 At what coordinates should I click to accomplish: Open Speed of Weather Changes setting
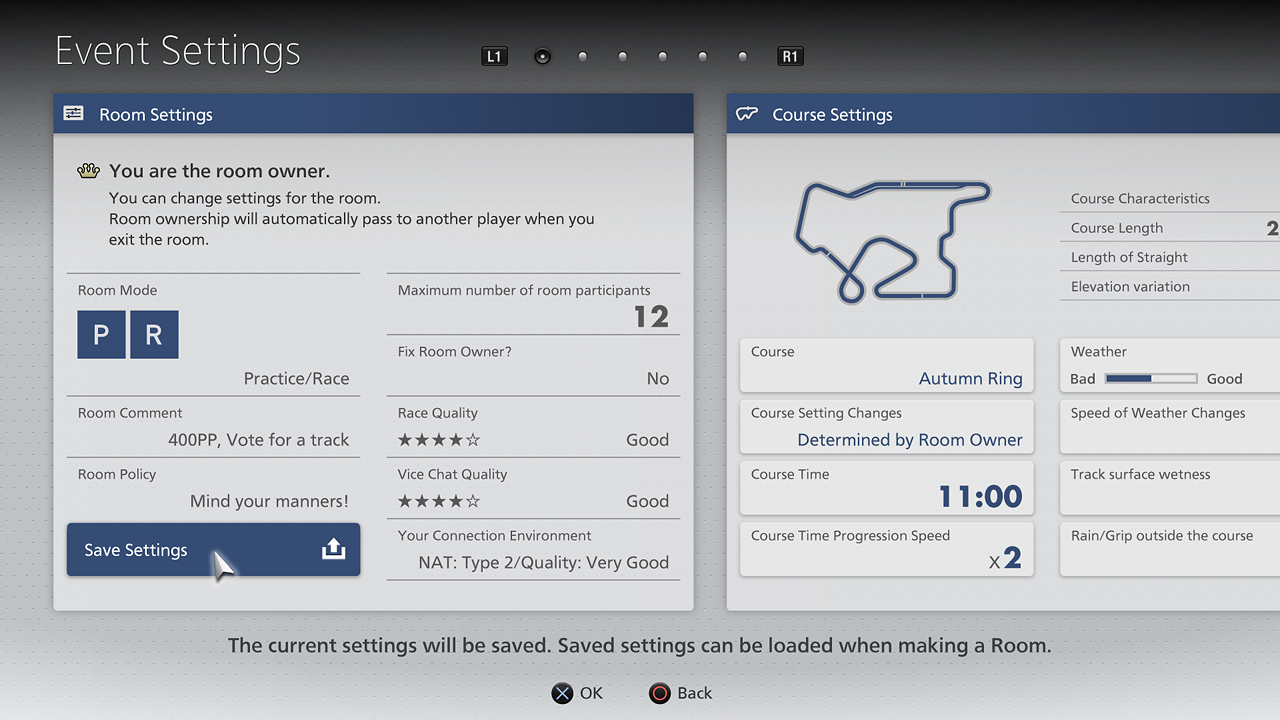[1170, 427]
